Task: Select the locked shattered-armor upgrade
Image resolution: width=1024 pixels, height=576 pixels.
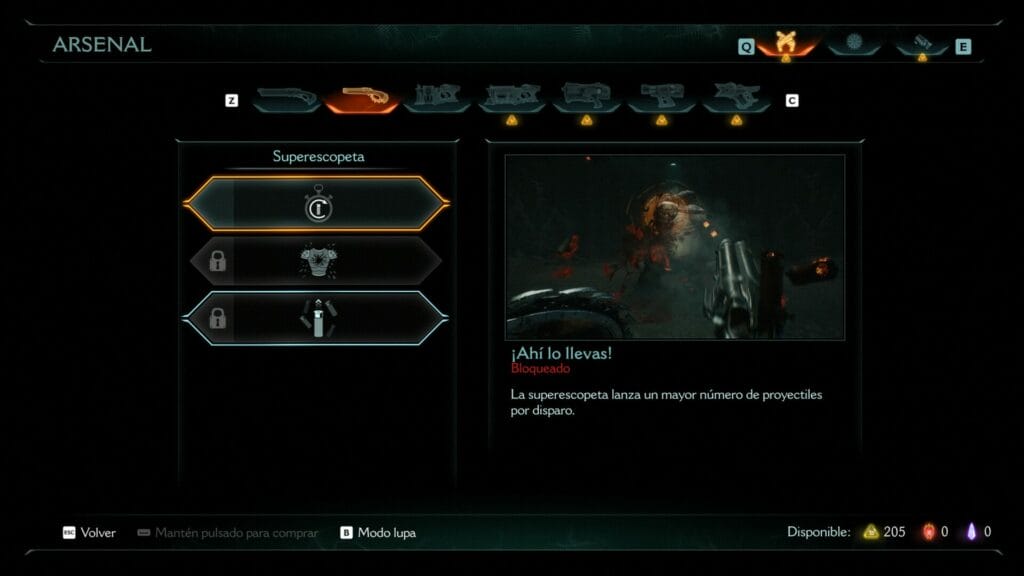Action: pos(317,262)
